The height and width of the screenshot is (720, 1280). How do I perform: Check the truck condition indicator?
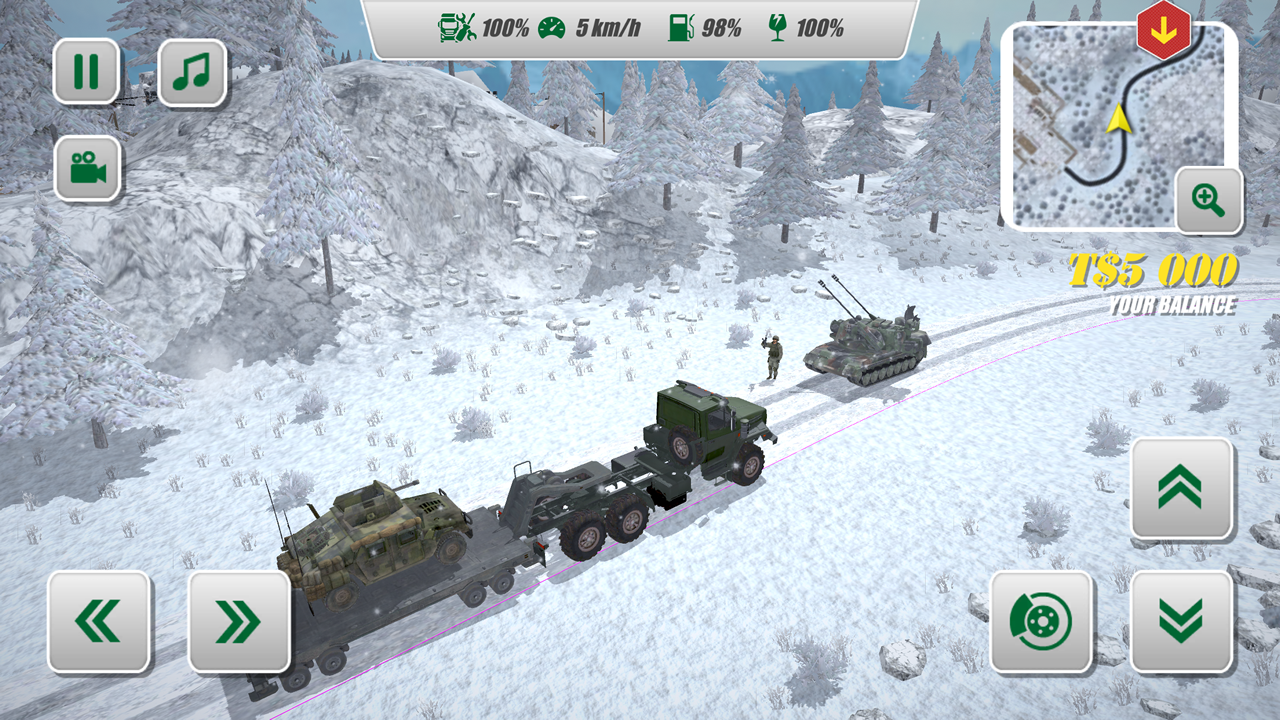coord(455,28)
